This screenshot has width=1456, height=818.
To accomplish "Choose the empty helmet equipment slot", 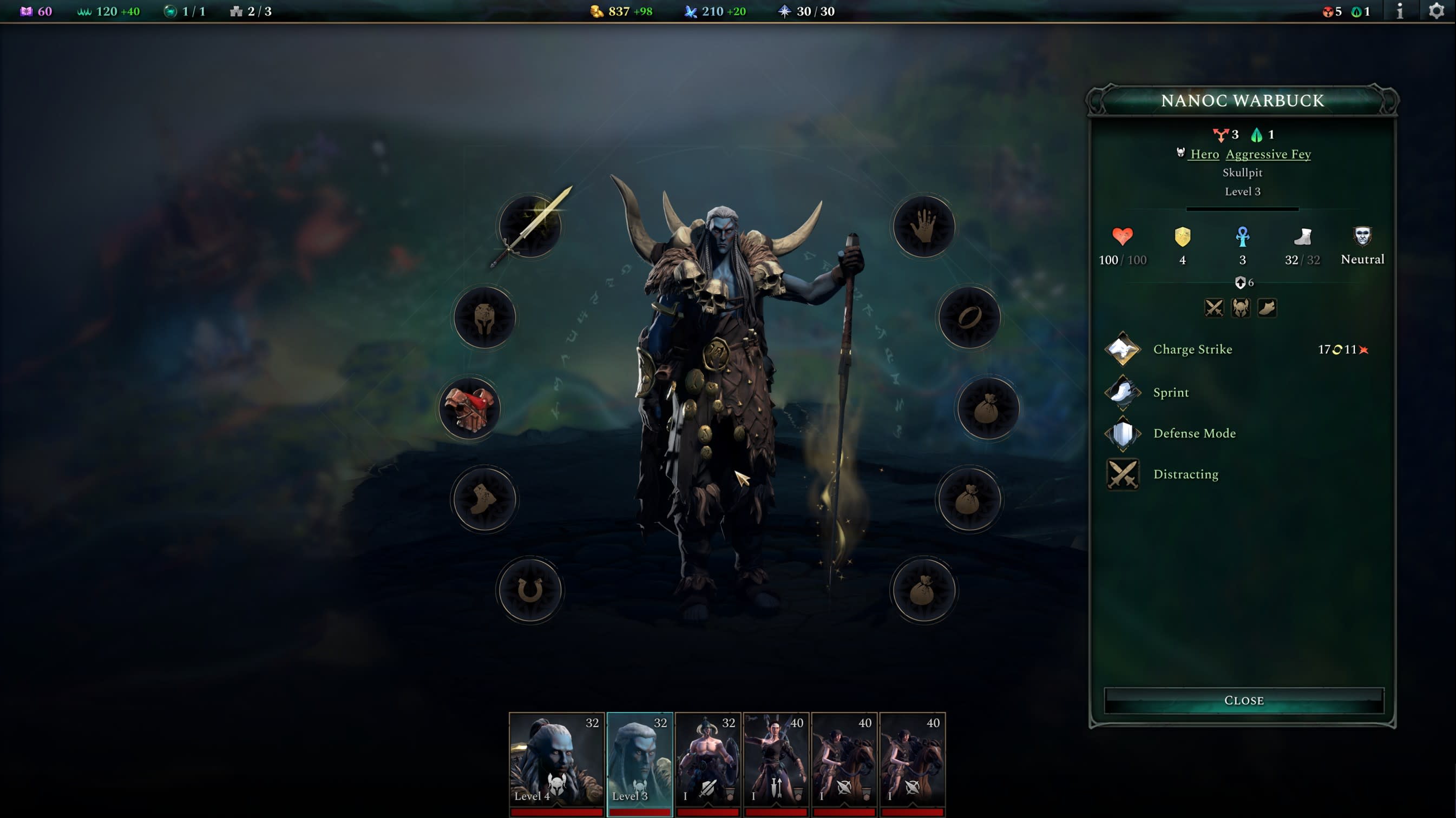I will click(484, 318).
